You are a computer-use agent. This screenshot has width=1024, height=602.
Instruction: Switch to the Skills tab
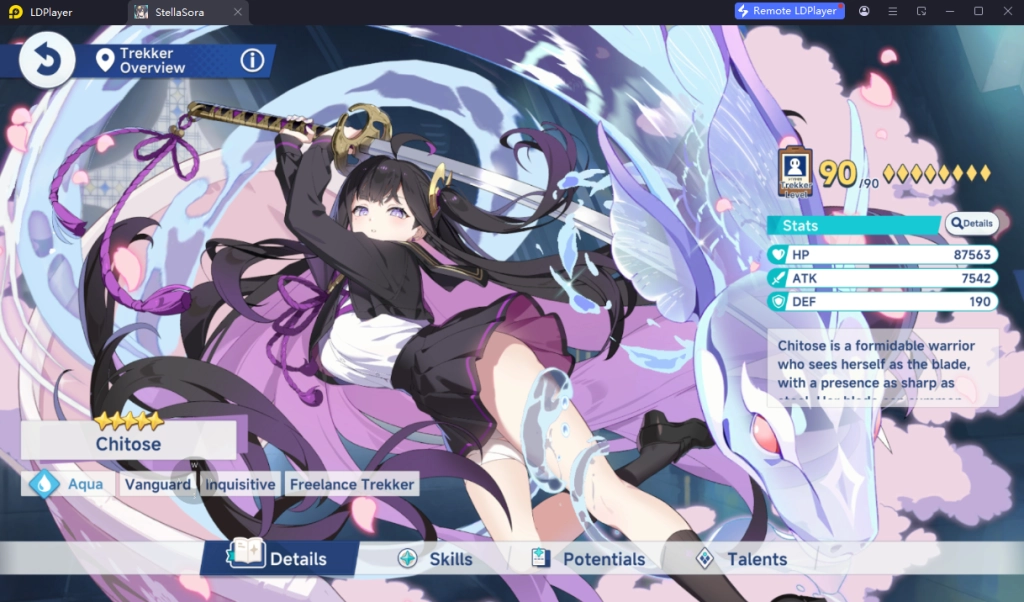tap(435, 559)
